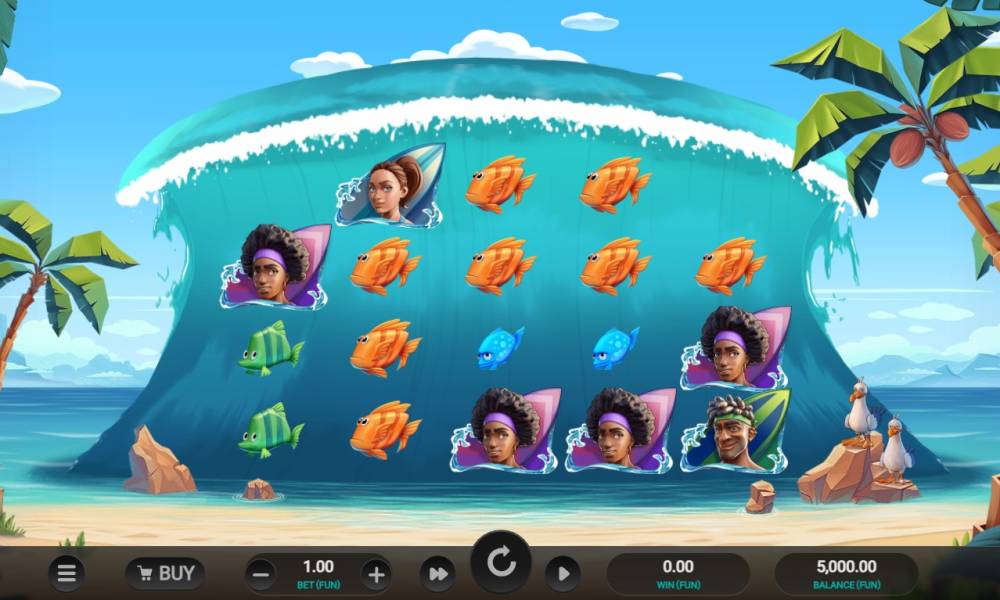Open the BUY bonus shop
Screen dimensions: 1000x600
point(165,573)
